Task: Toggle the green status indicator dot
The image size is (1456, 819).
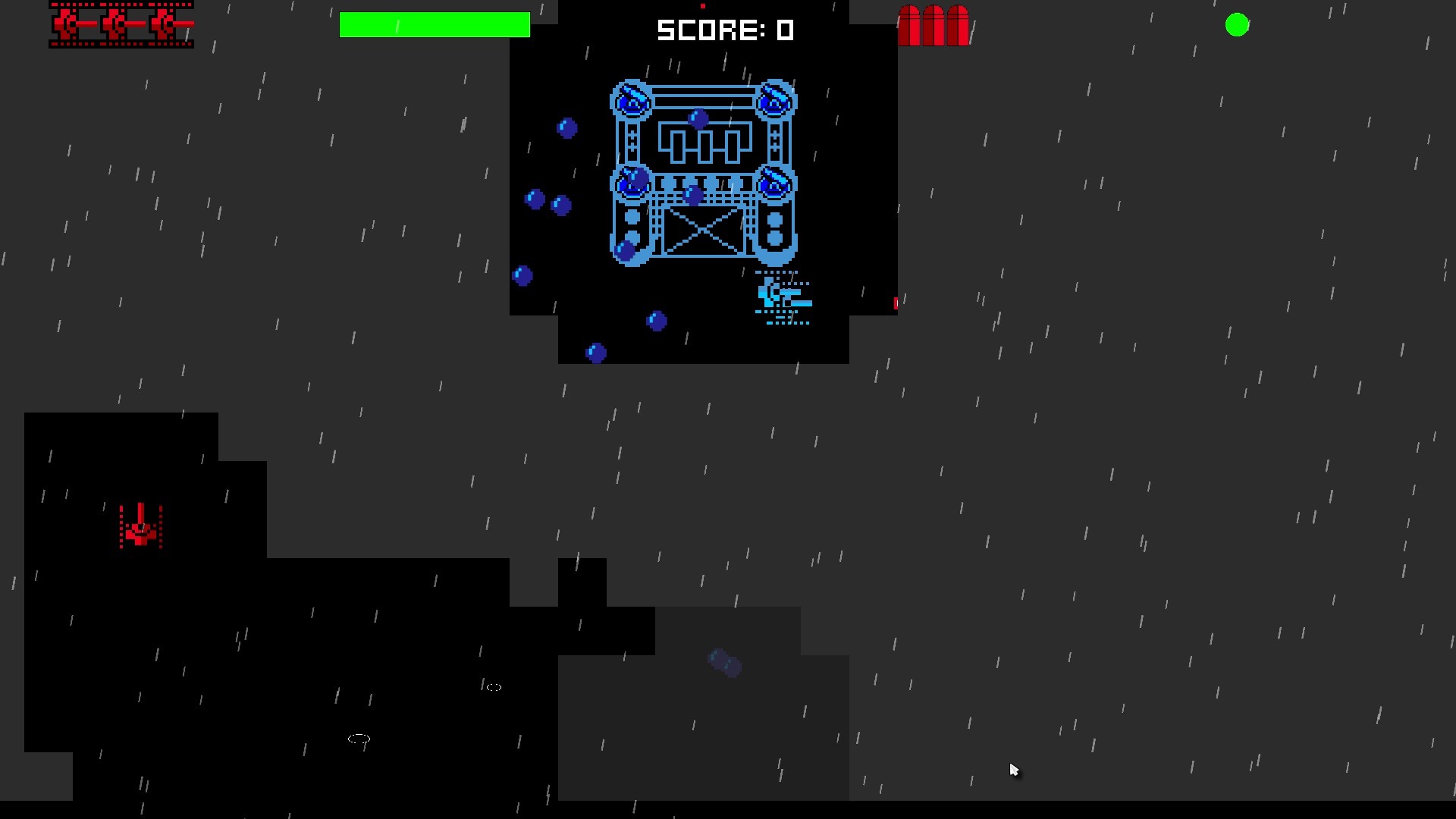Action: tap(1238, 25)
